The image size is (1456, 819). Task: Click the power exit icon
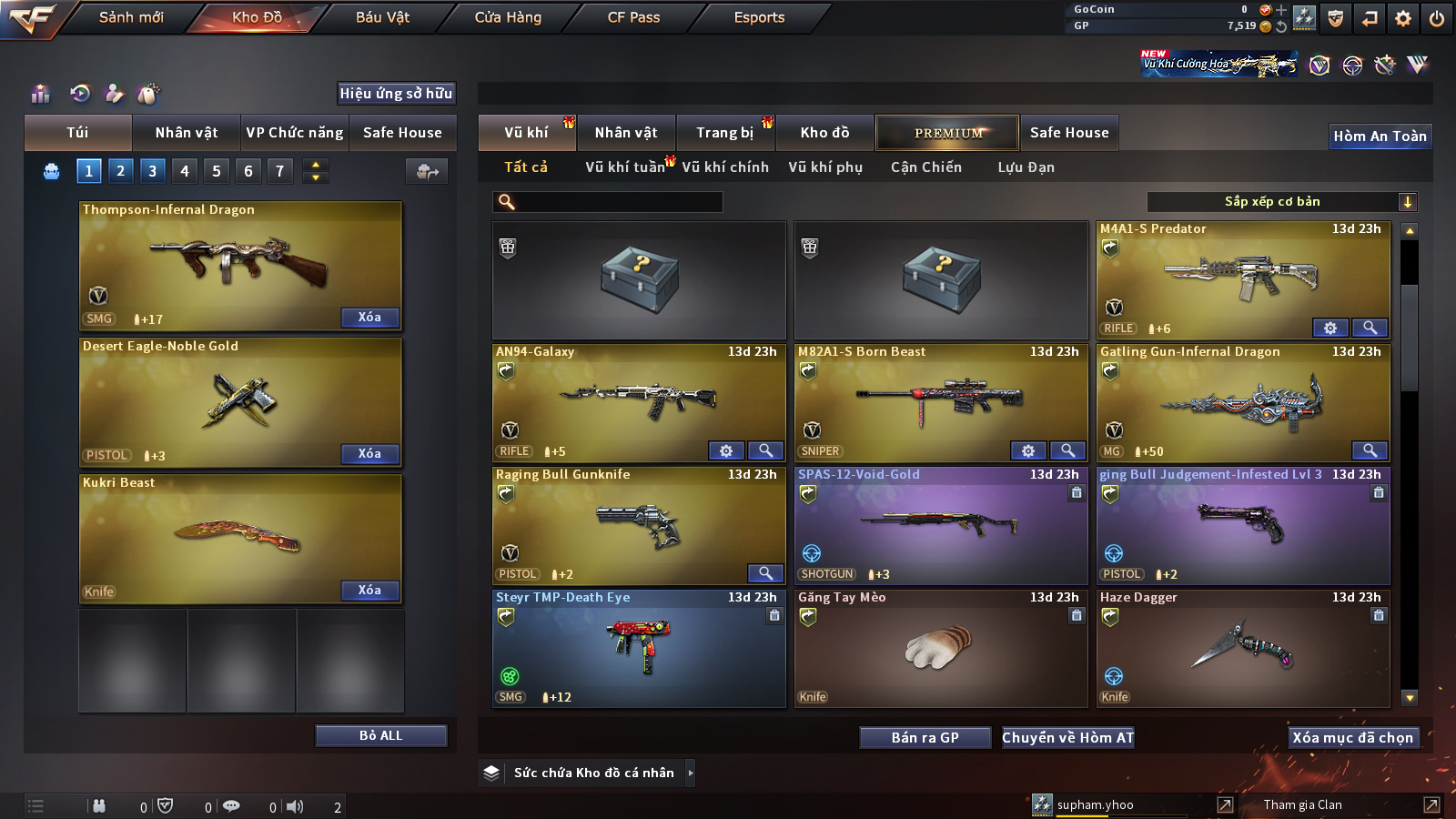(x=1437, y=18)
